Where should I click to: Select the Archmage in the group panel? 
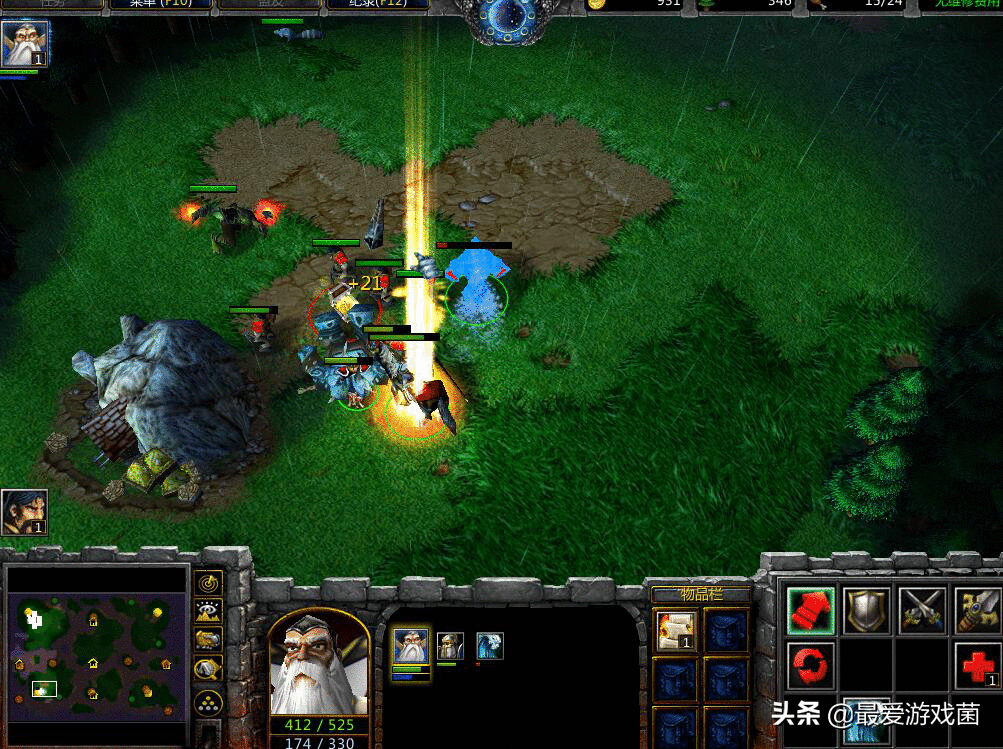pos(410,647)
